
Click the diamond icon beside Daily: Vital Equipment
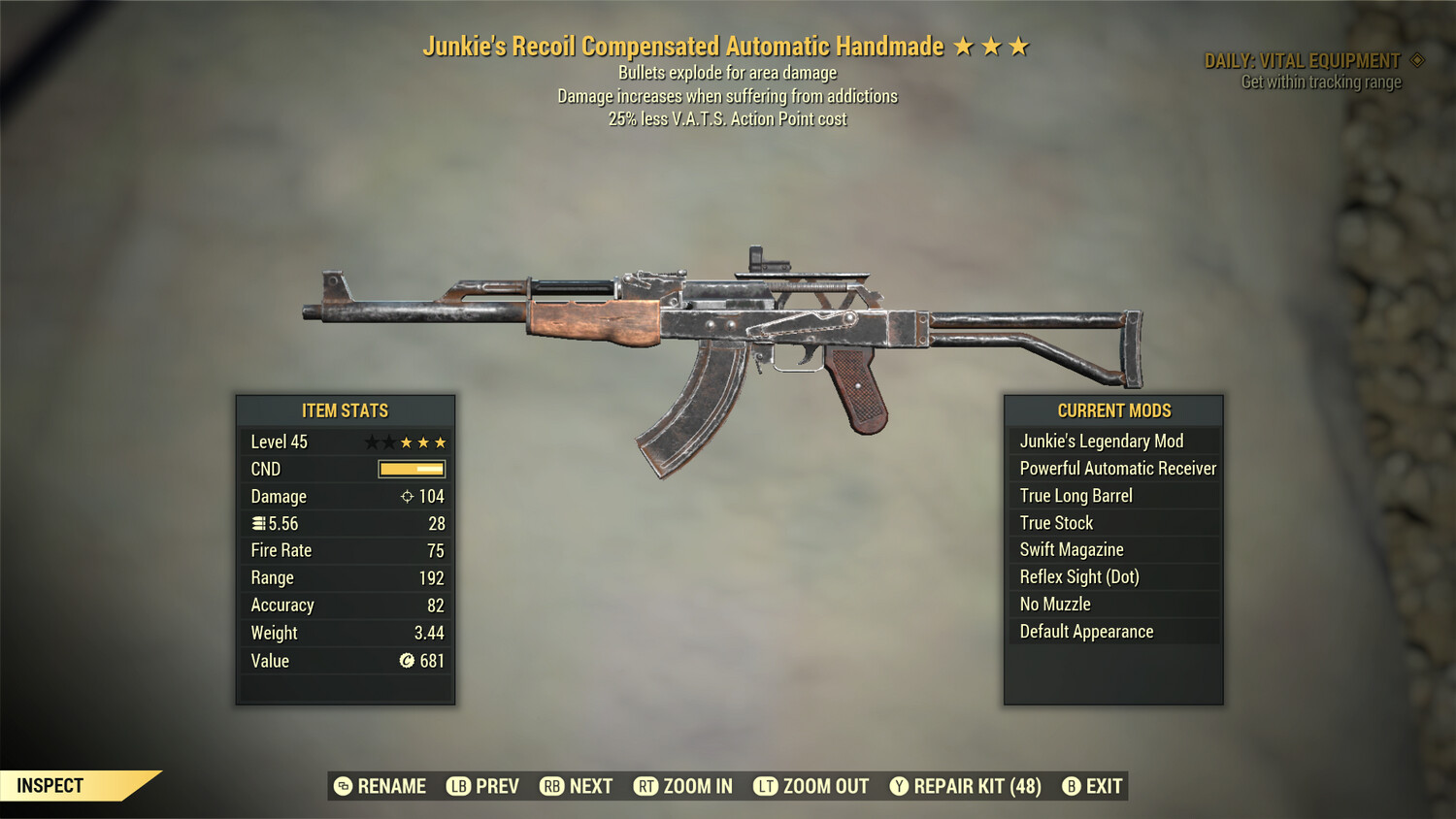(x=1416, y=59)
